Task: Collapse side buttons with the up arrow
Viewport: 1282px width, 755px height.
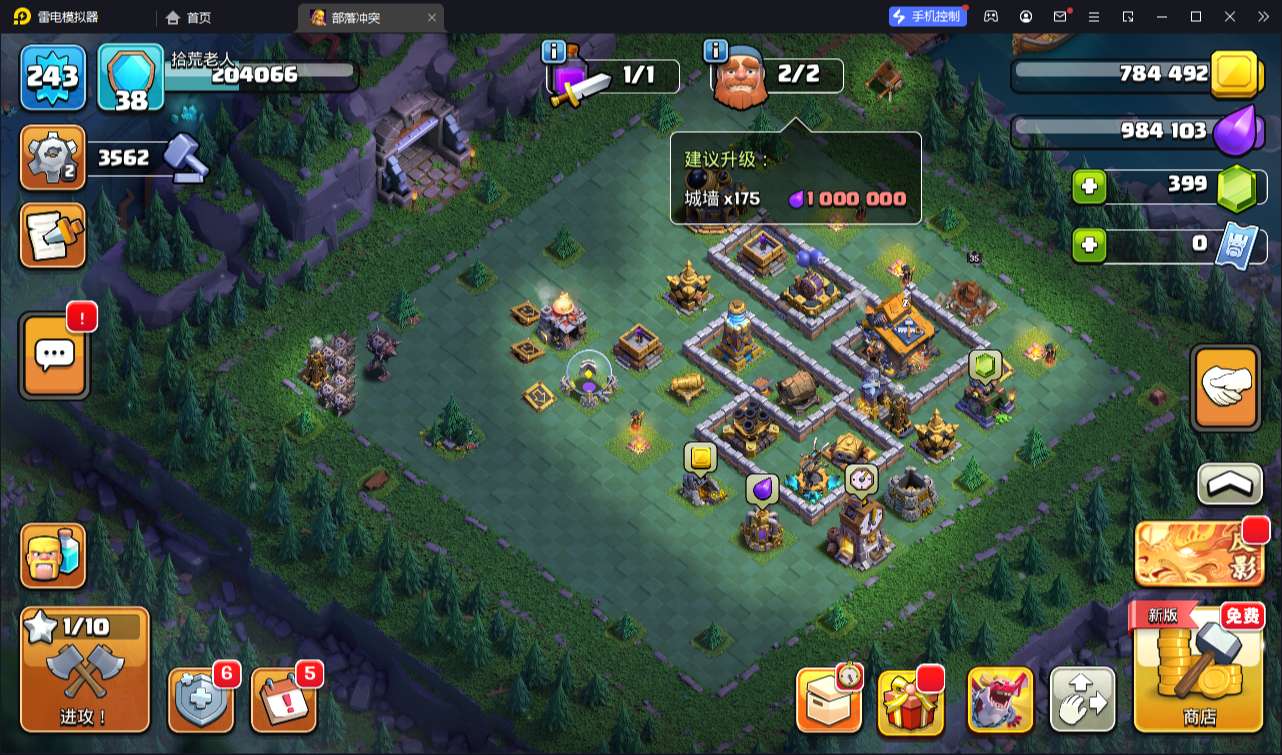Action: pyautogui.click(x=1229, y=484)
